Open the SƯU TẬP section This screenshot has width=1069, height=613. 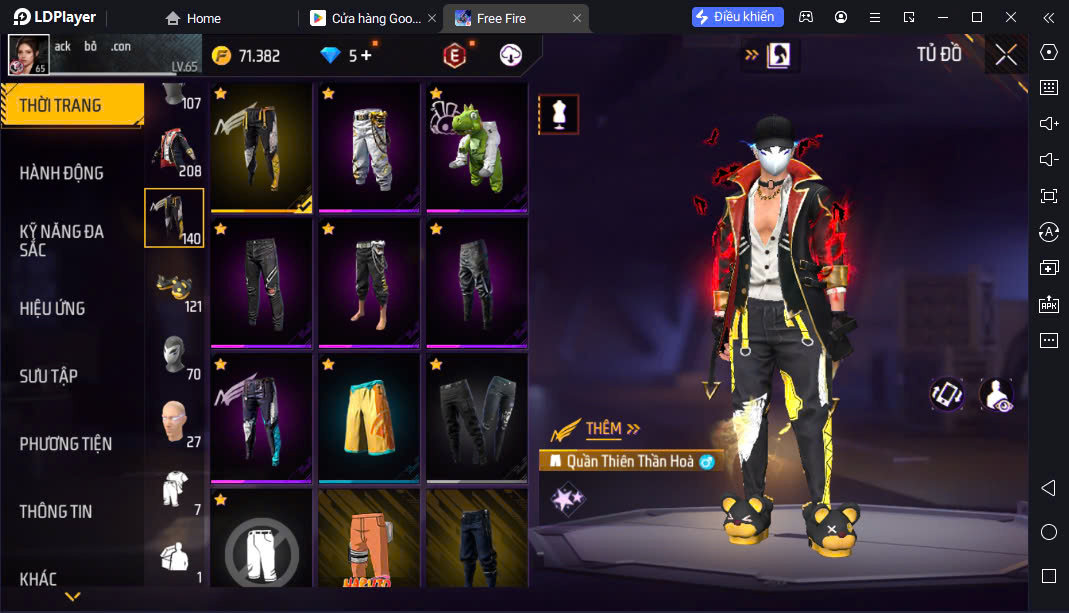(x=49, y=376)
